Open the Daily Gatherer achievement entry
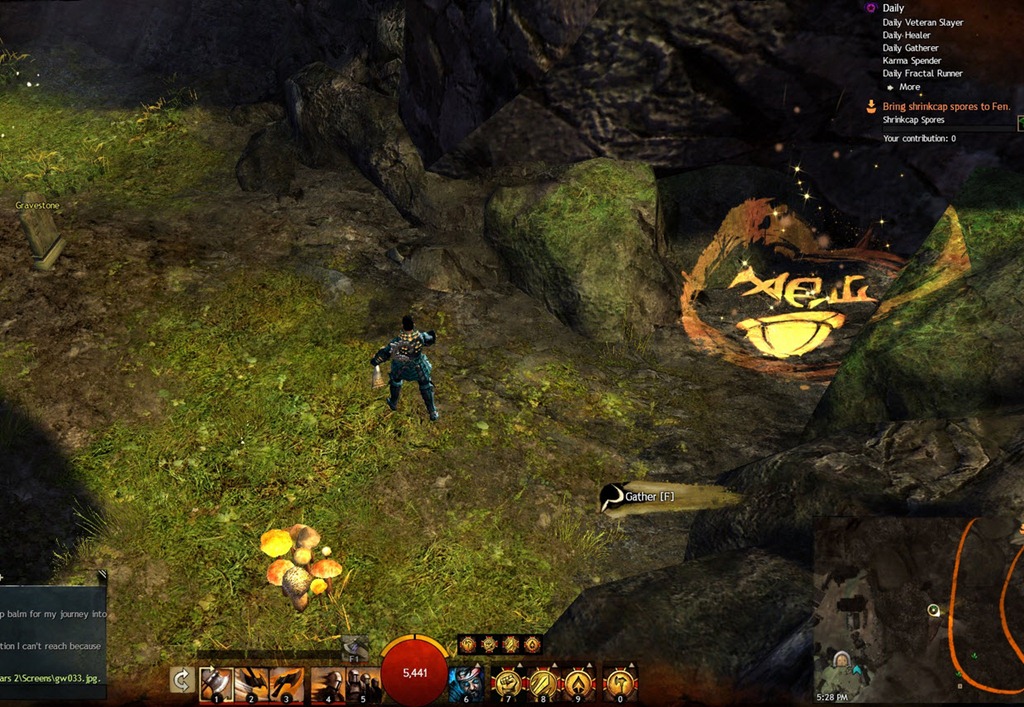 [x=911, y=48]
